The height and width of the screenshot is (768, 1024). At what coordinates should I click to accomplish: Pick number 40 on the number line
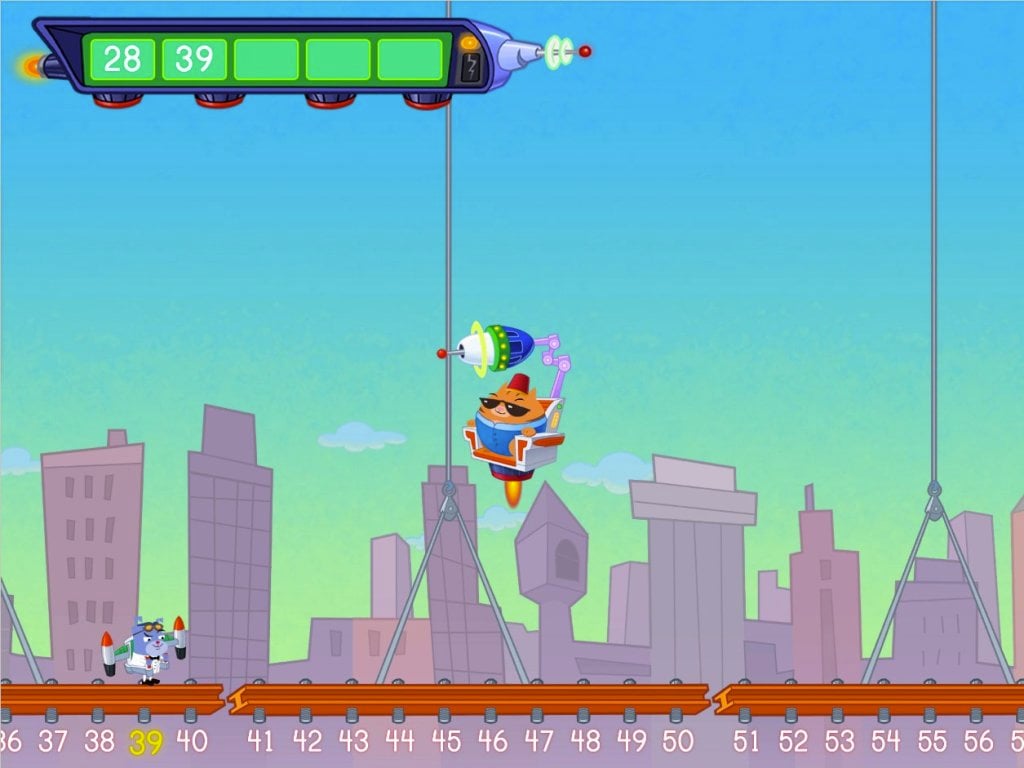click(x=192, y=741)
